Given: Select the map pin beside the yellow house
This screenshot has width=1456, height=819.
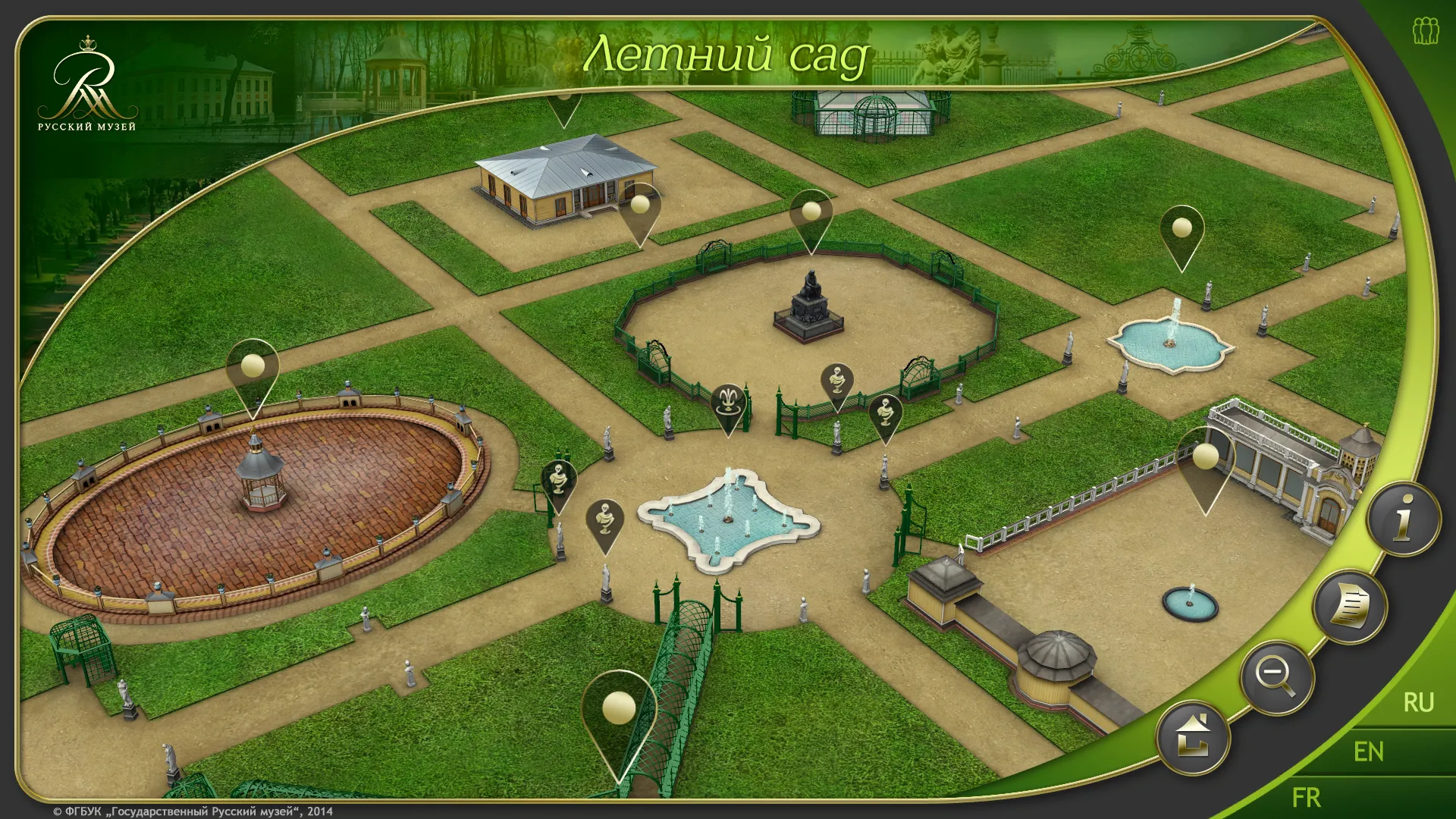Looking at the screenshot, I should click(640, 206).
